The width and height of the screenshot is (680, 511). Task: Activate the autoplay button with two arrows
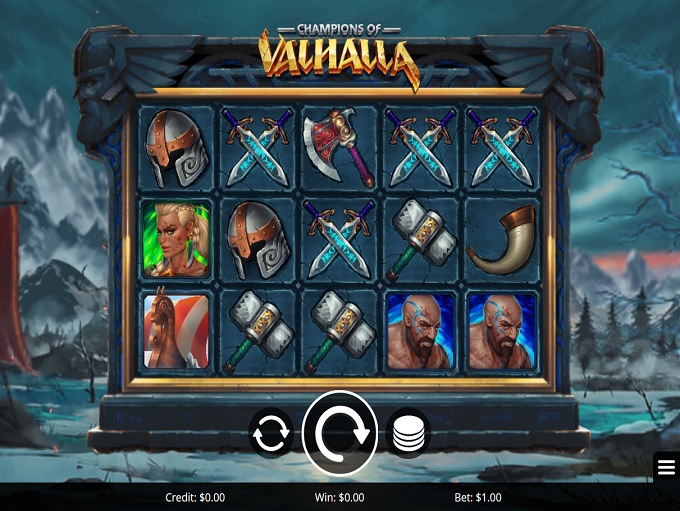(271, 434)
